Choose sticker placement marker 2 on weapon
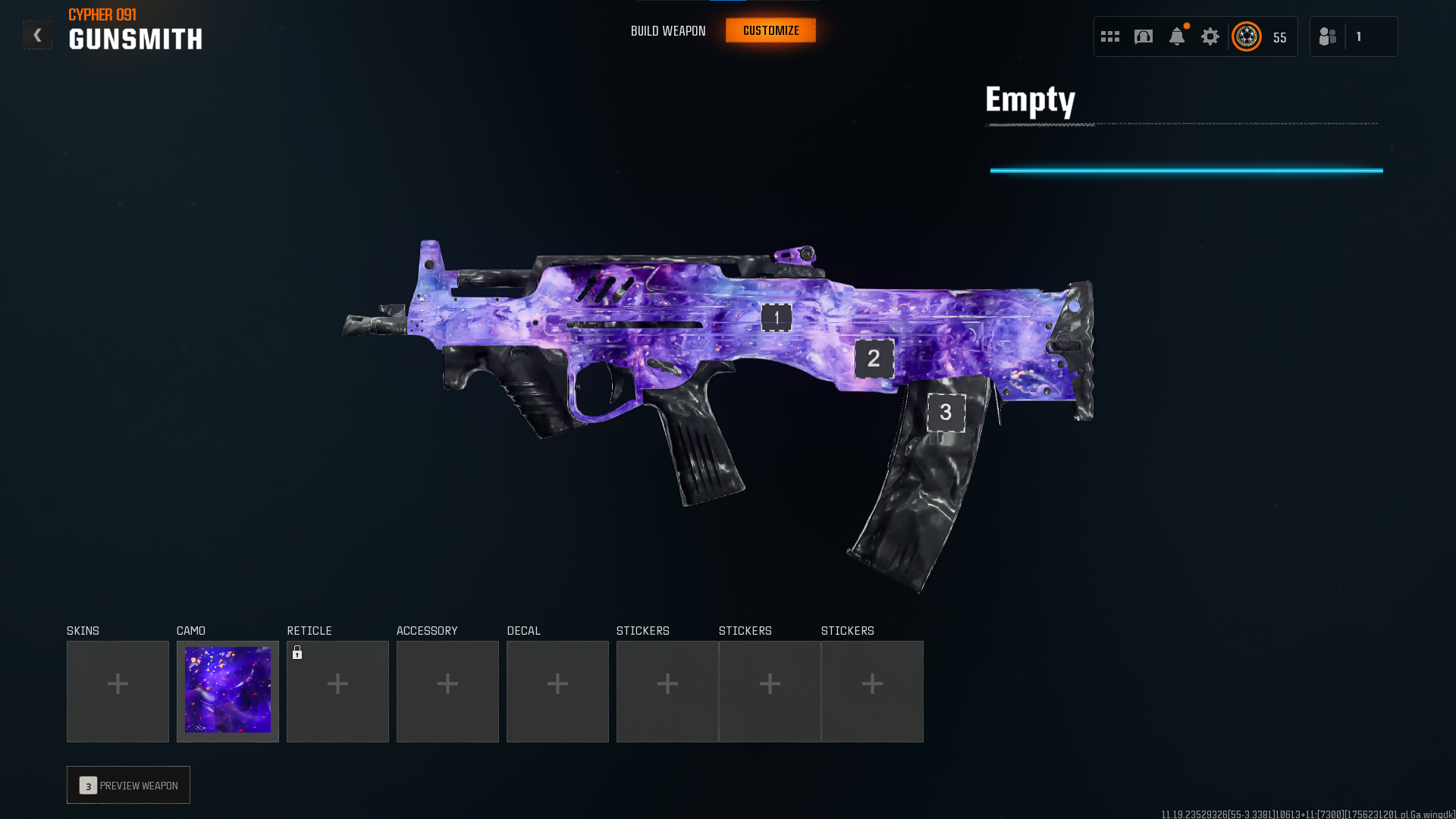This screenshot has width=1456, height=819. (874, 359)
